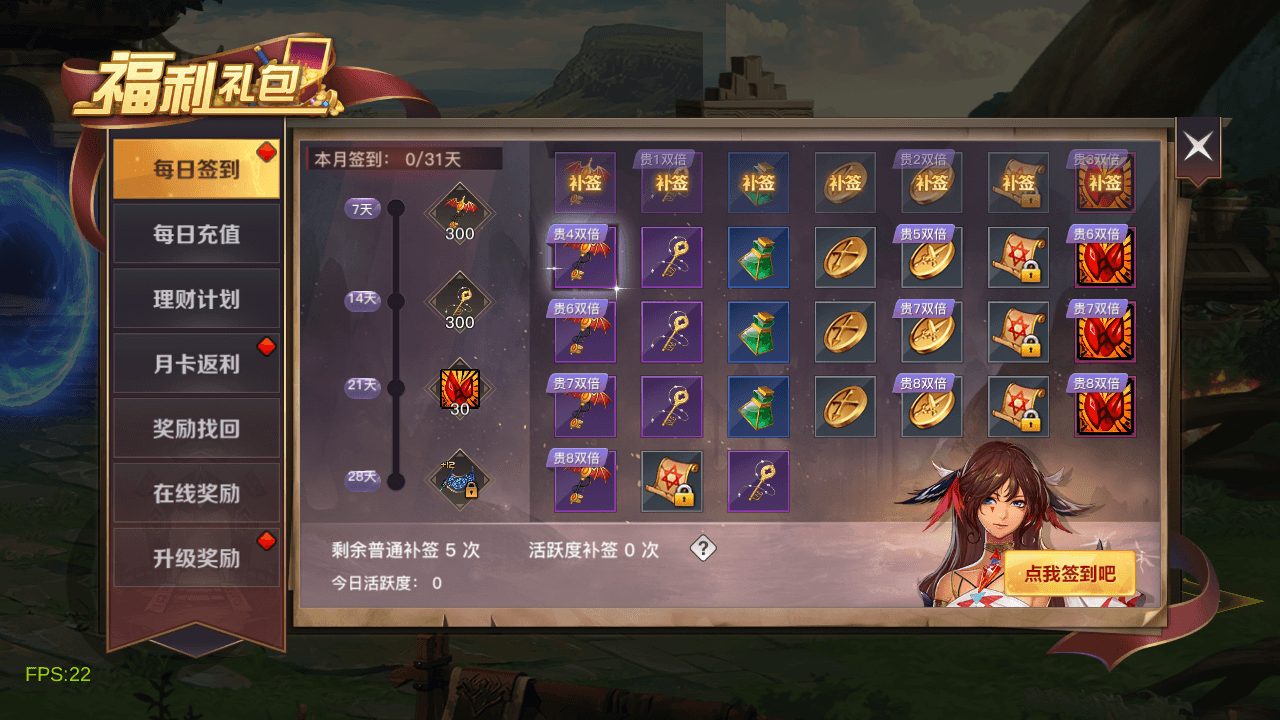Select the golden key reward in row two
The image size is (1280, 720).
pyautogui.click(x=672, y=257)
